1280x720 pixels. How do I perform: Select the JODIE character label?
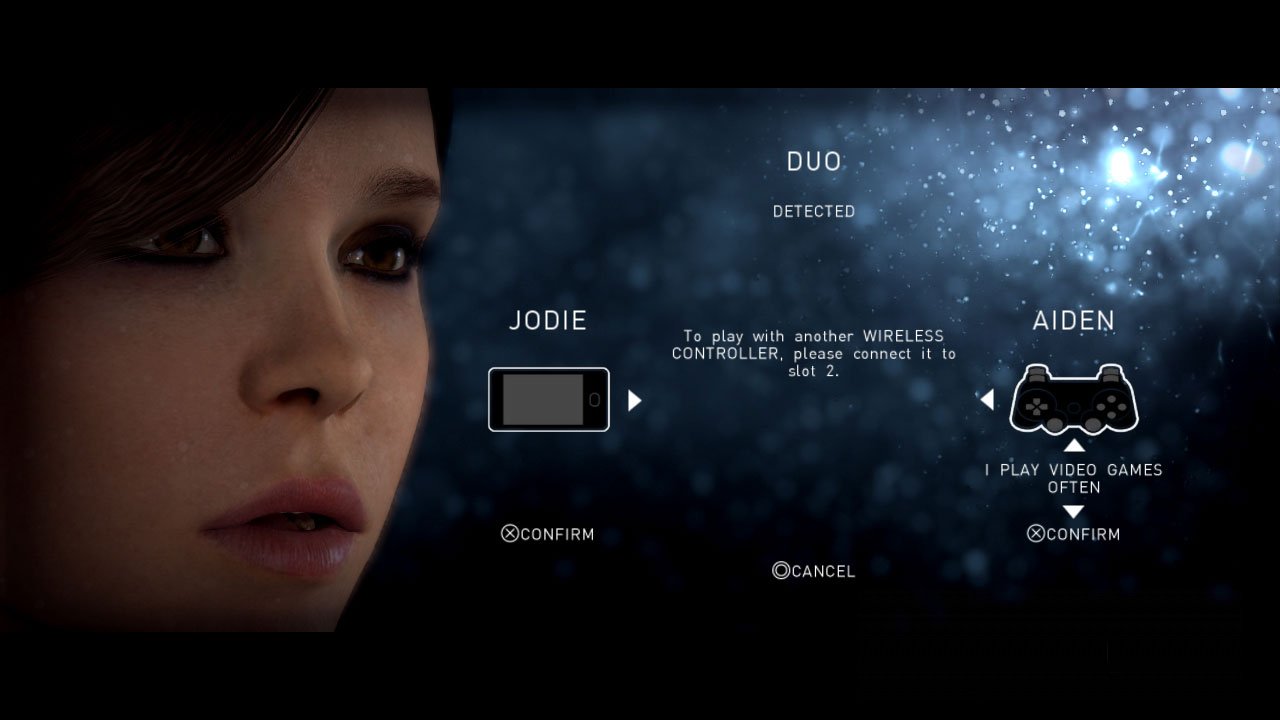tap(547, 320)
